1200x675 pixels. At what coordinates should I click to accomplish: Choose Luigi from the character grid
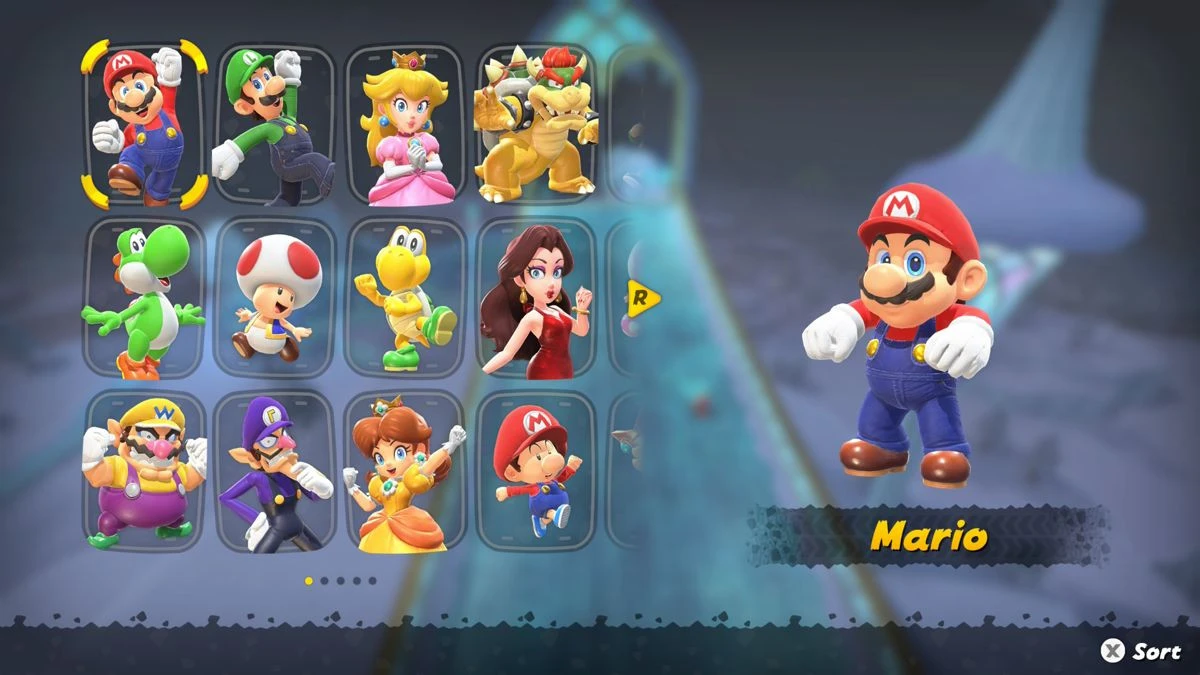click(274, 124)
